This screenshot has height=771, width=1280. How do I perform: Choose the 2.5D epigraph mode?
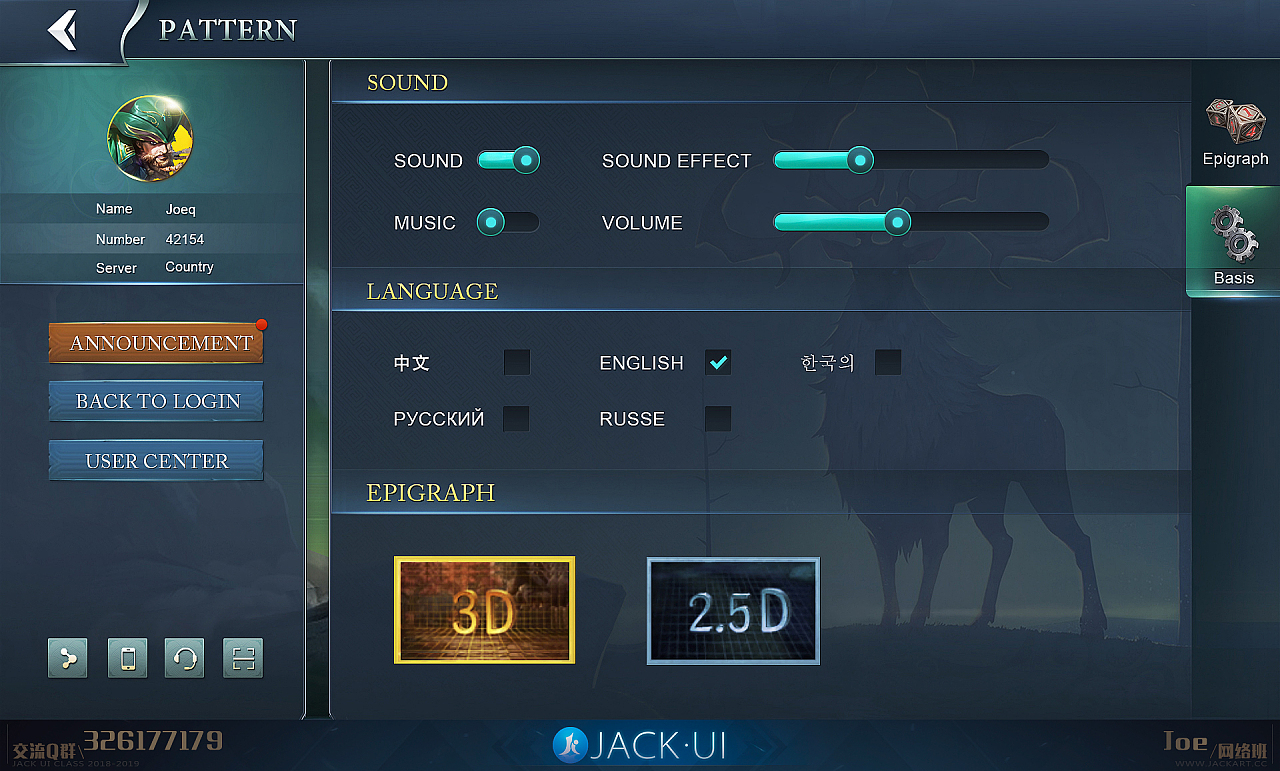(733, 610)
